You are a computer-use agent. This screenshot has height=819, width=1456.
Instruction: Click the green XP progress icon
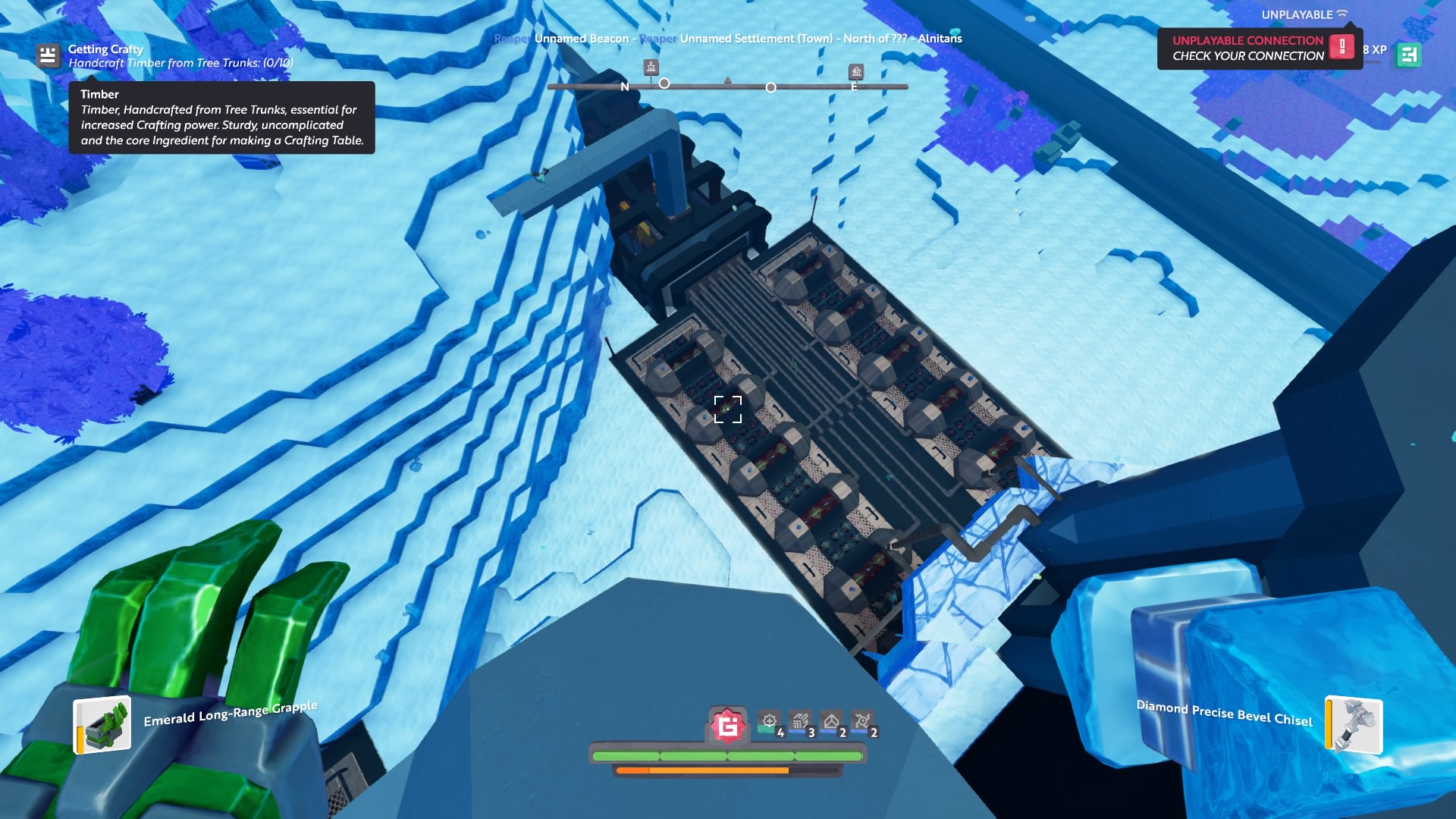(1408, 55)
